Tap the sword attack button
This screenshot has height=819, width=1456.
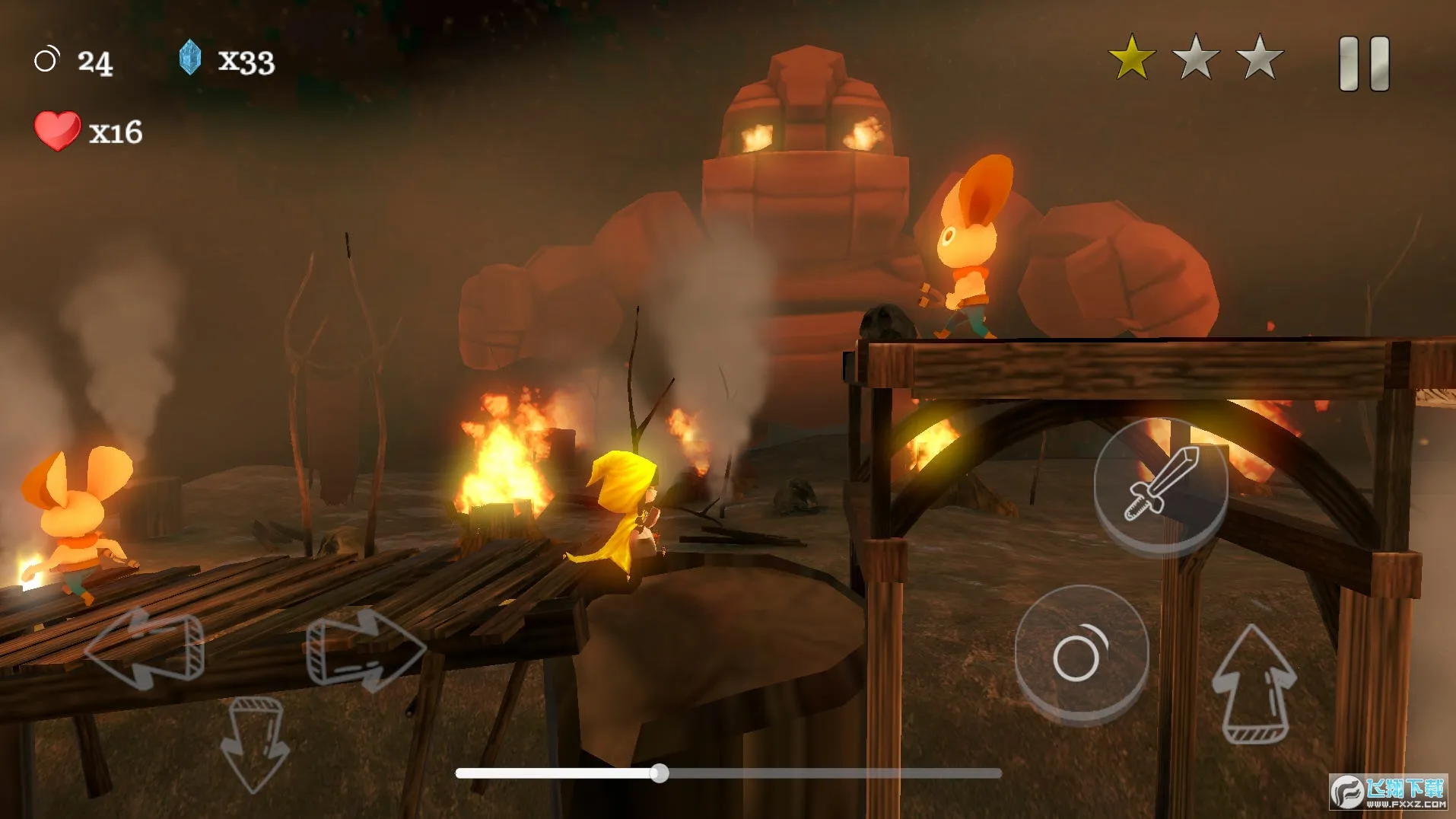click(x=1160, y=484)
